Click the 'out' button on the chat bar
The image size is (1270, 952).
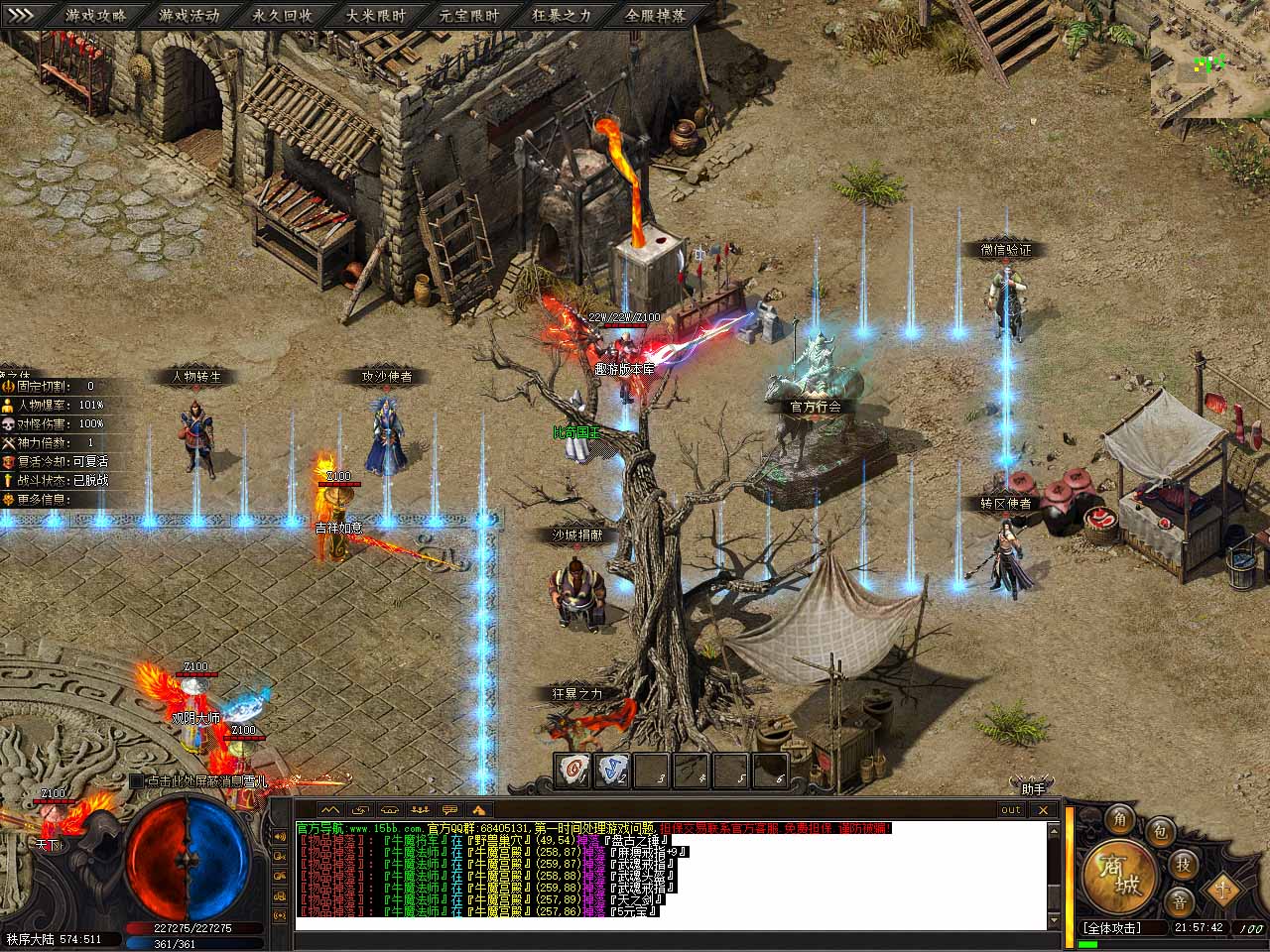(1010, 809)
